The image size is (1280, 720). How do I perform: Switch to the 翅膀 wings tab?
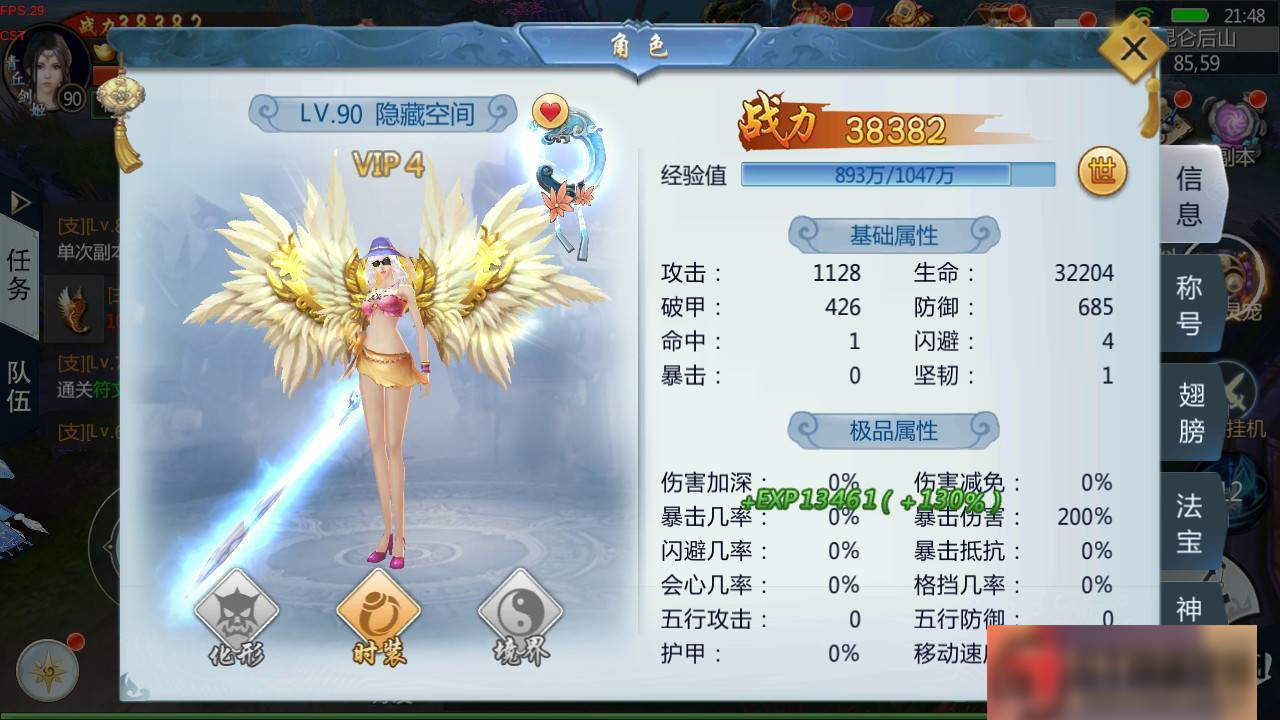(1190, 411)
